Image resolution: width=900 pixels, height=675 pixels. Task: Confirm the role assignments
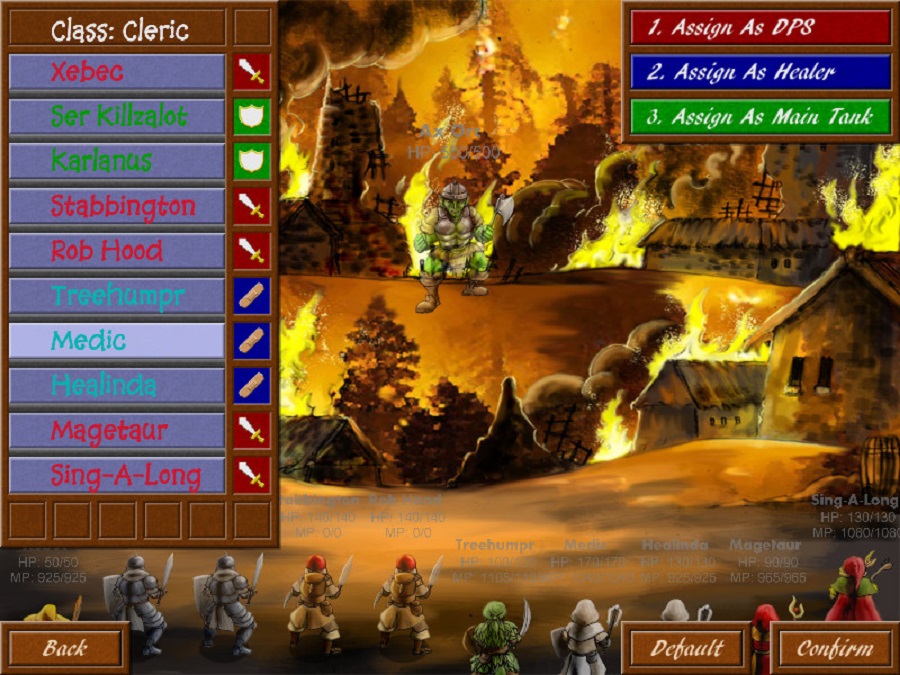[834, 648]
